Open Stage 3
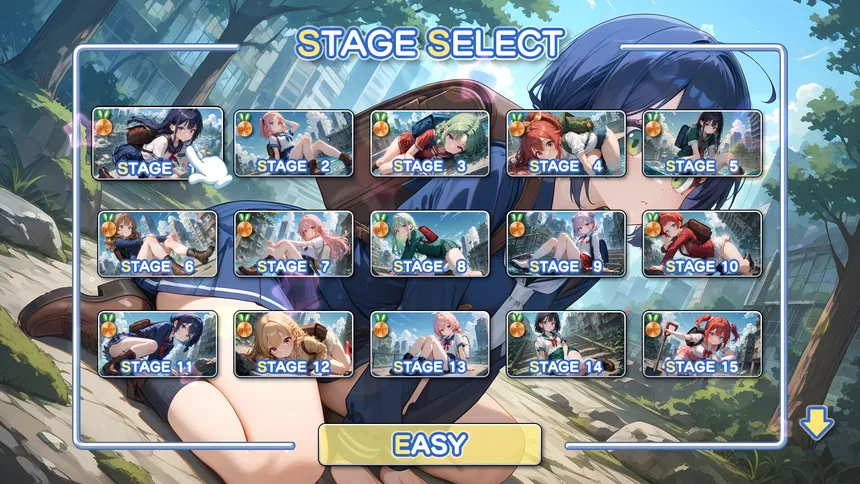The width and height of the screenshot is (860, 484). pyautogui.click(x=430, y=143)
